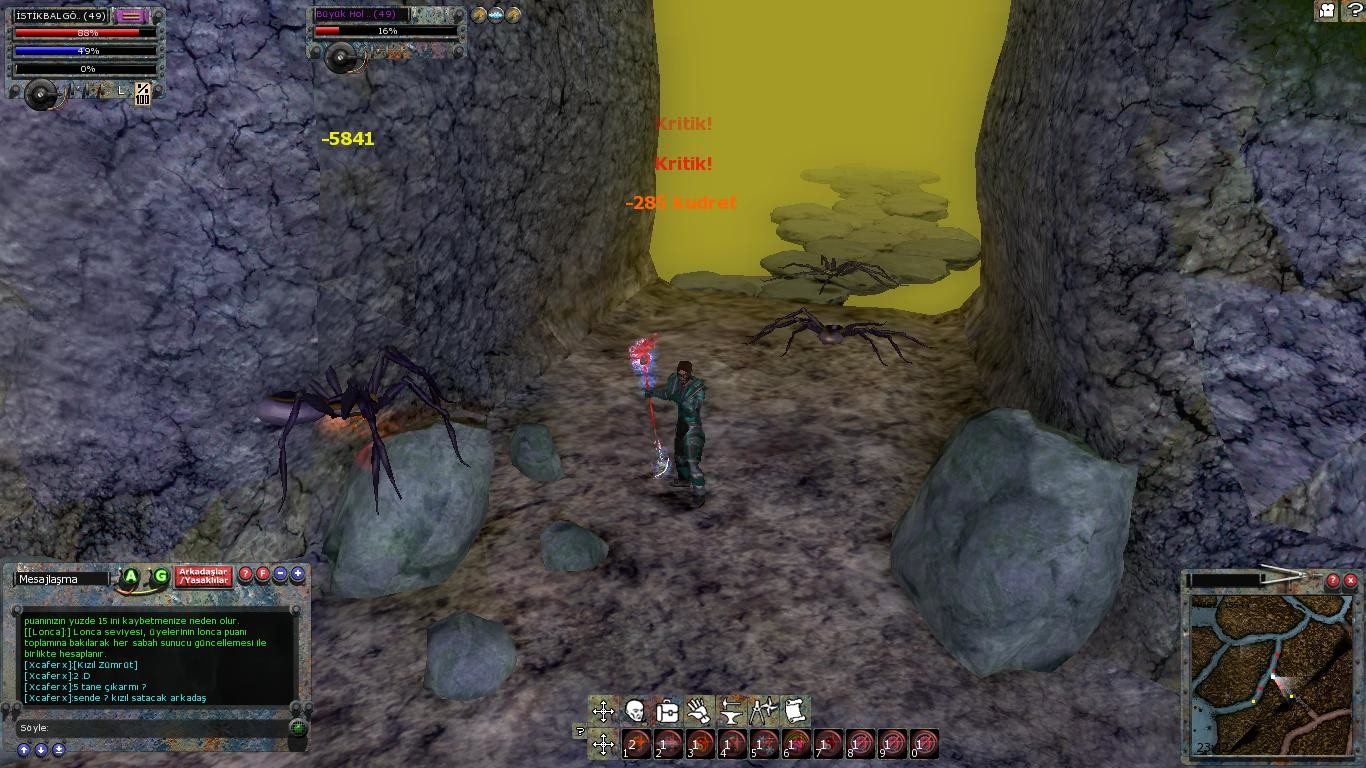The image size is (1366, 768).
Task: Use the skill in hotbar slot 1
Action: click(x=637, y=744)
